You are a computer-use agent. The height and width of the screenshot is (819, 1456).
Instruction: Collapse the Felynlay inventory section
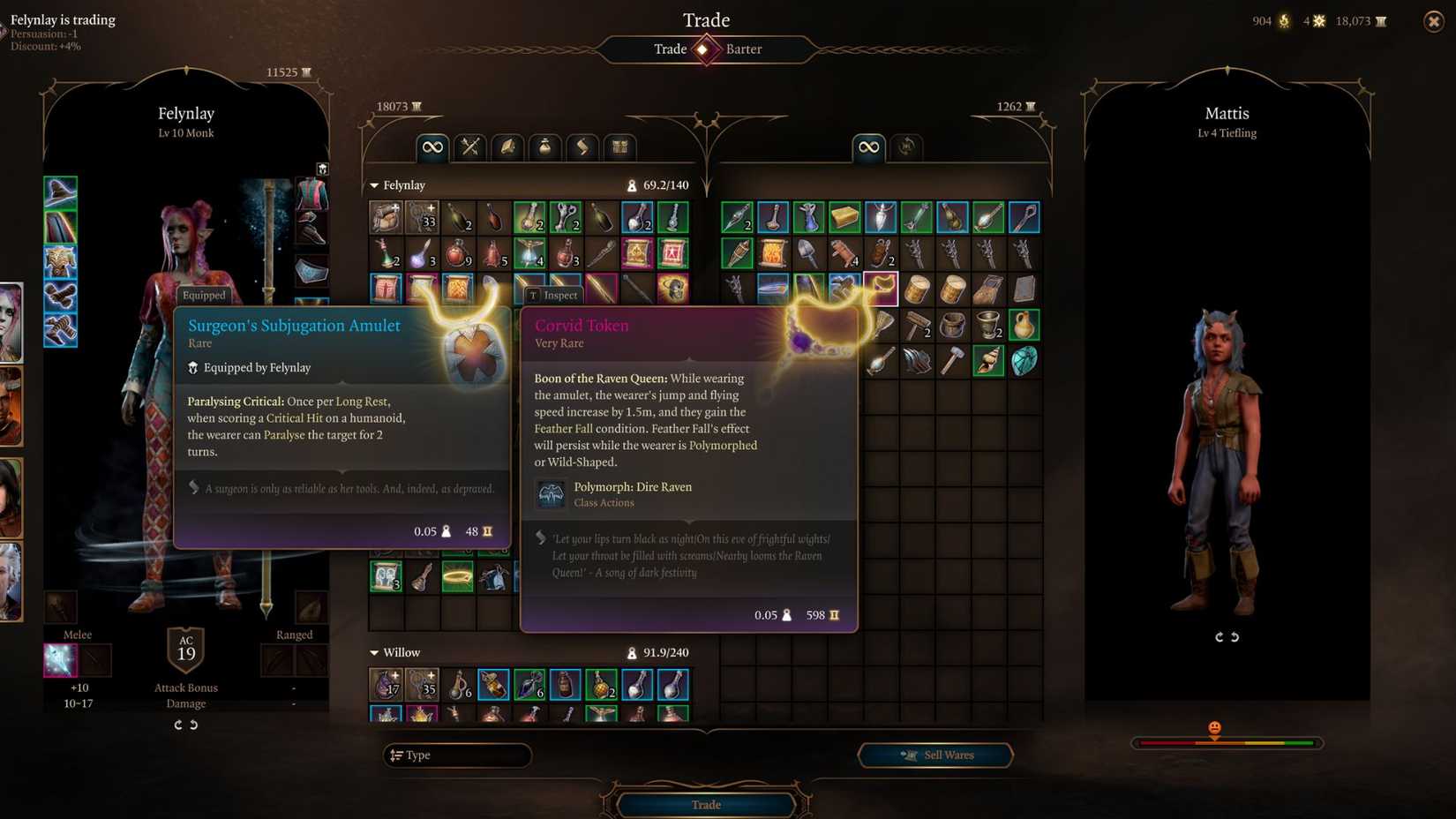pyautogui.click(x=374, y=185)
